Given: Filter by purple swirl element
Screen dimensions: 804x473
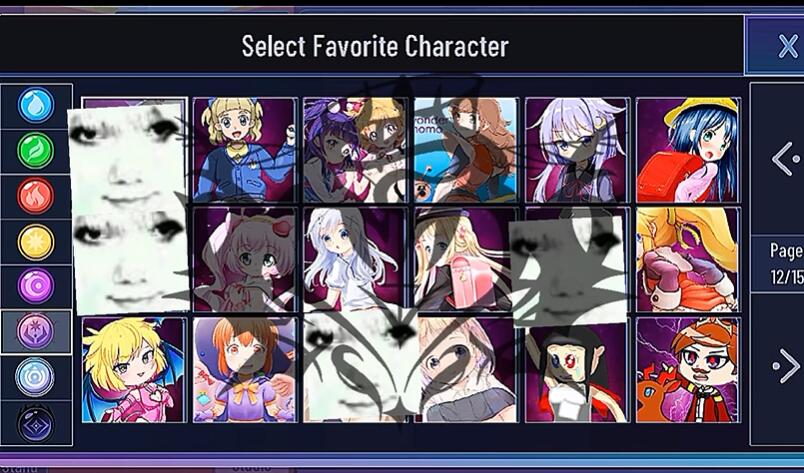Looking at the screenshot, I should point(36,286).
